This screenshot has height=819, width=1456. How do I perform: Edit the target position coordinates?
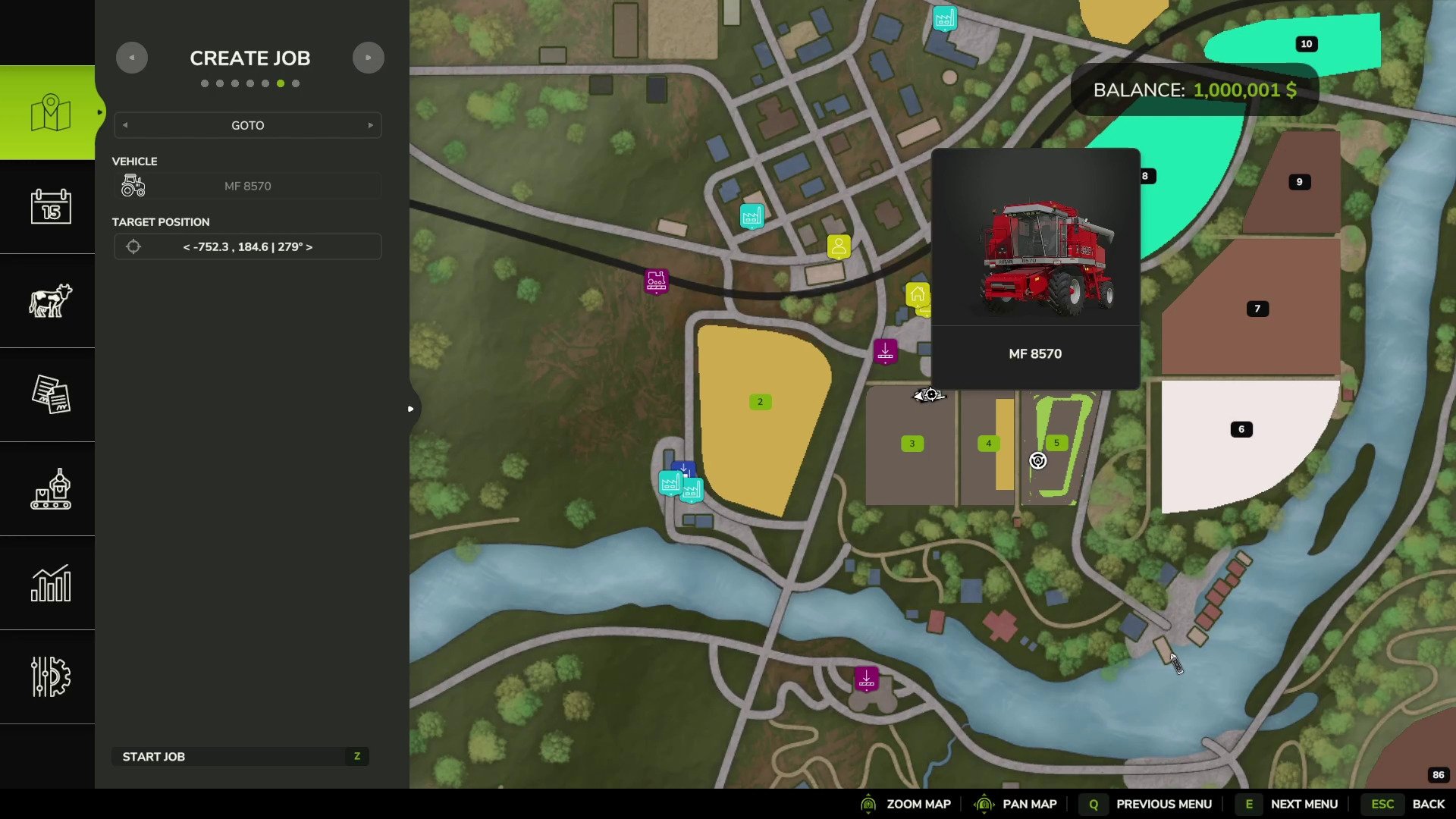click(247, 246)
